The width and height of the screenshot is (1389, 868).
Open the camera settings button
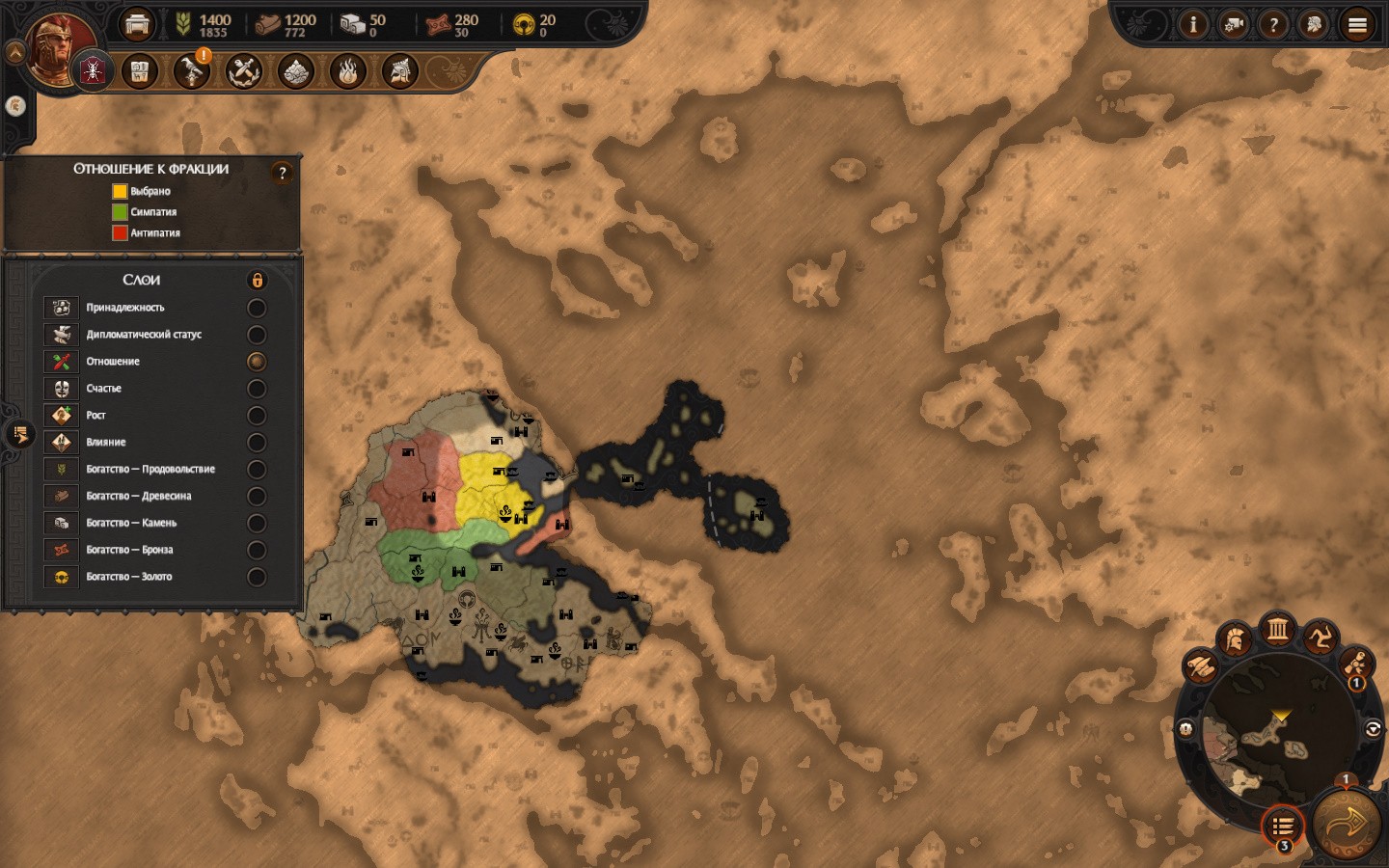coord(1234,25)
